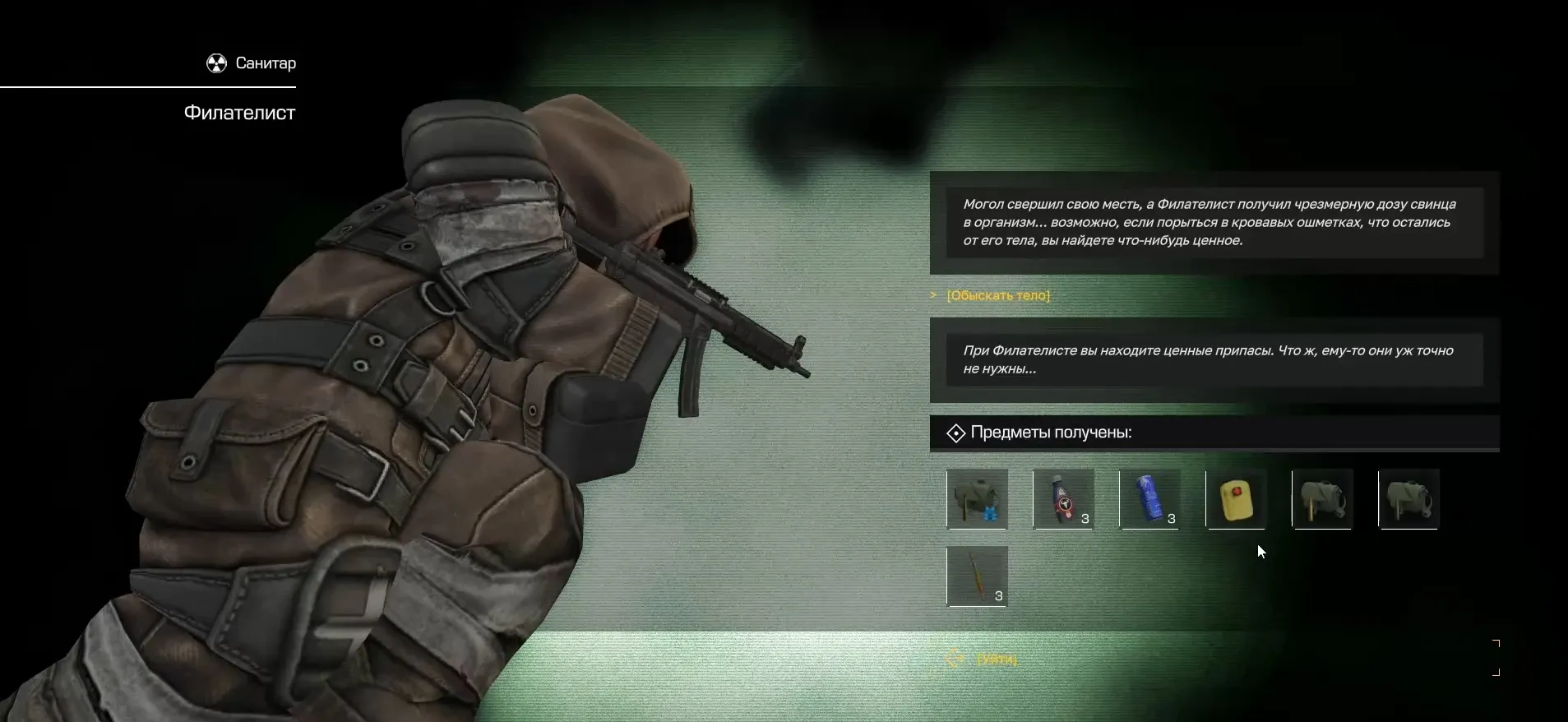Select the [Обыскать тело] dialogue choice
The image size is (1568, 722).
pyautogui.click(x=998, y=295)
